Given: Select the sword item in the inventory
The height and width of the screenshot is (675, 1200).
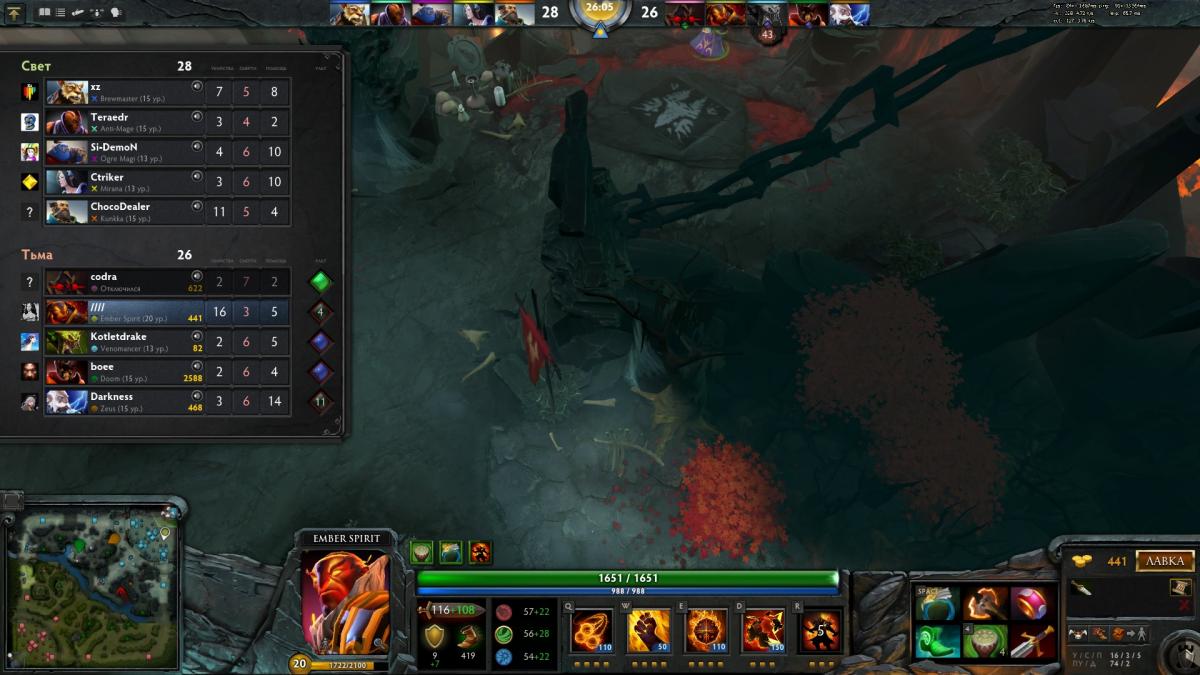Looking at the screenshot, I should (x=1032, y=641).
